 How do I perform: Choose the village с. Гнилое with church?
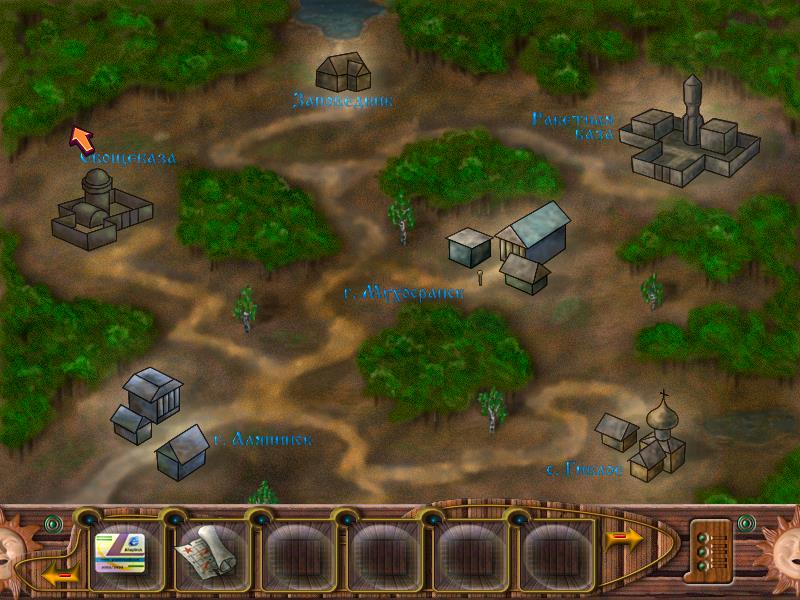point(644,440)
